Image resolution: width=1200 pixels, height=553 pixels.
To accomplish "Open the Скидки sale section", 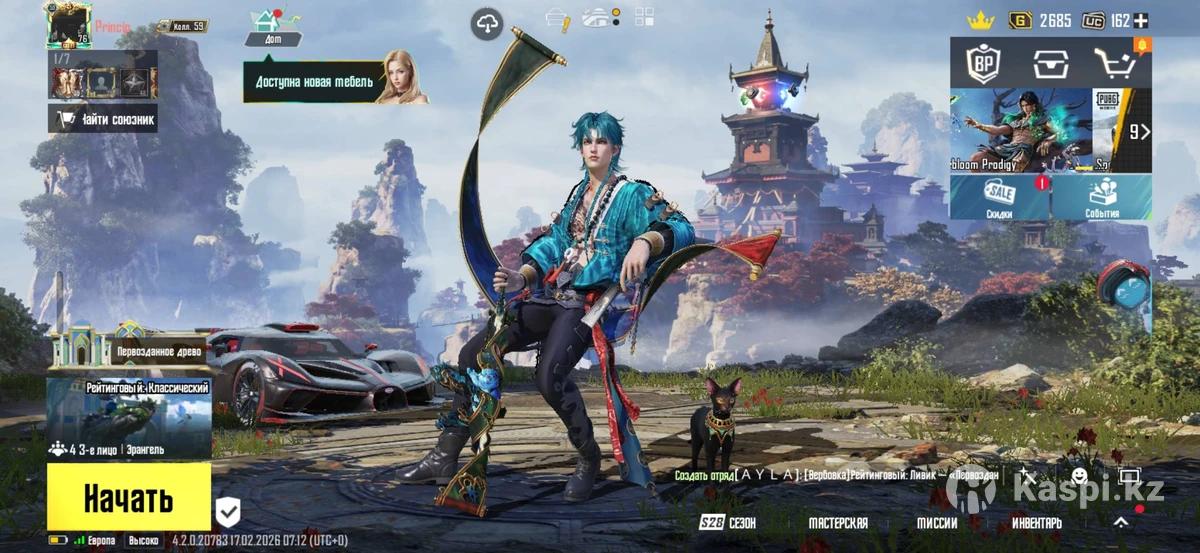I will 999,198.
